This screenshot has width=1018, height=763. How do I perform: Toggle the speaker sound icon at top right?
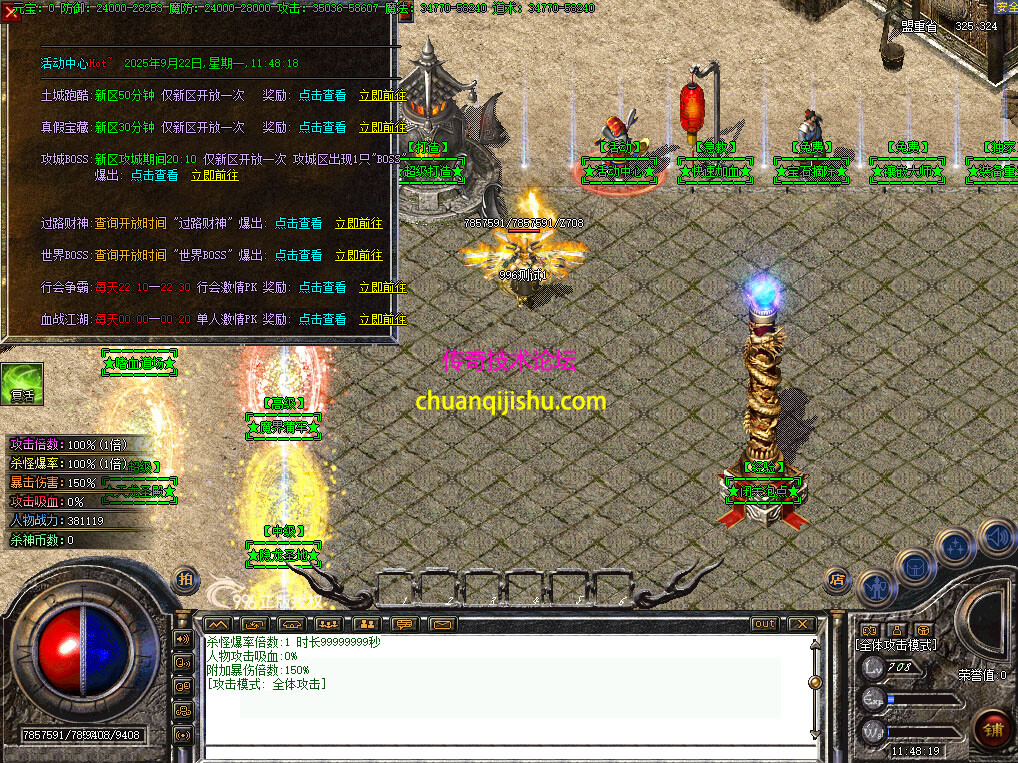[996, 537]
